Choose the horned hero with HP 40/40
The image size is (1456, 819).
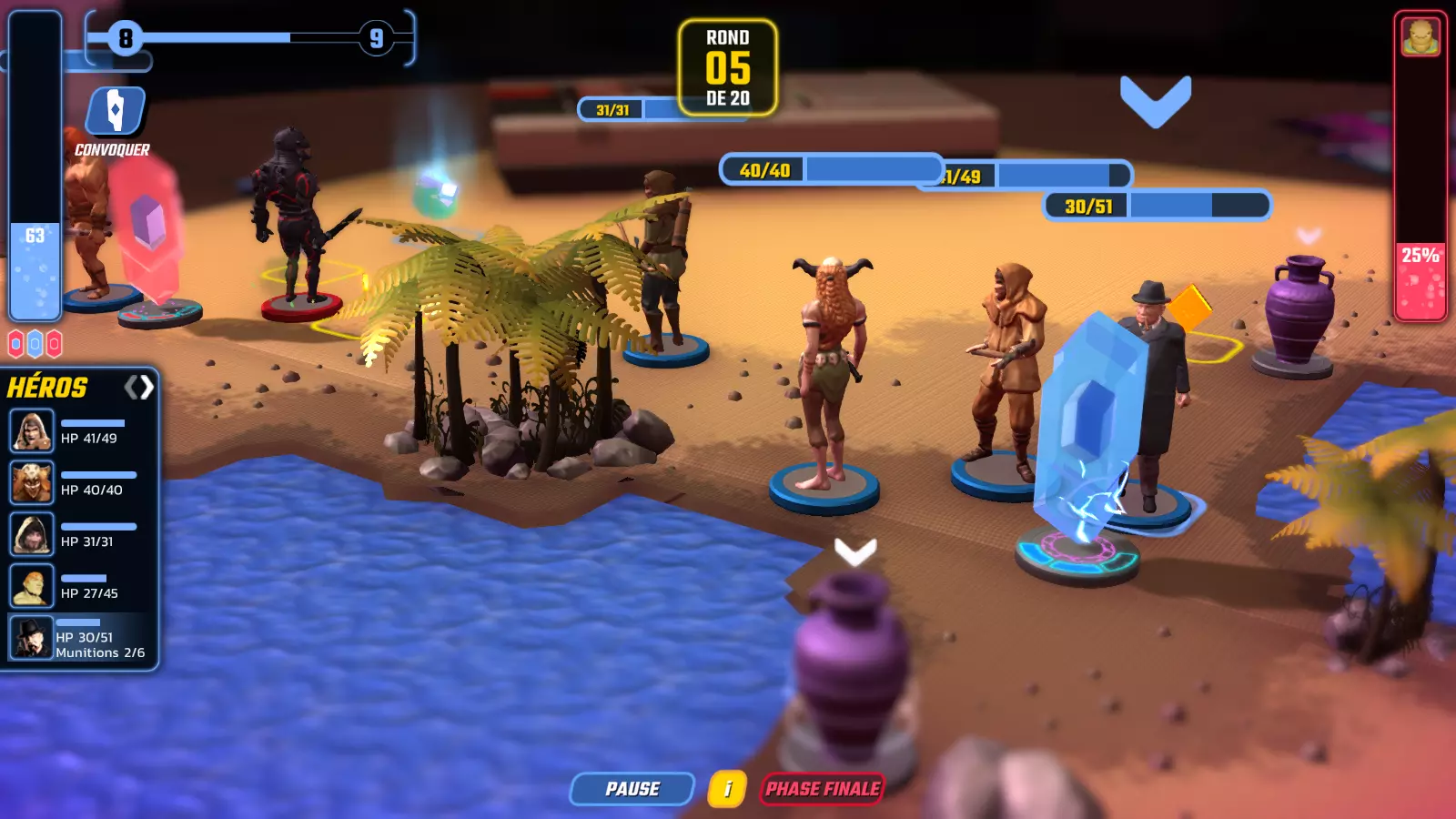pyautogui.click(x=32, y=482)
